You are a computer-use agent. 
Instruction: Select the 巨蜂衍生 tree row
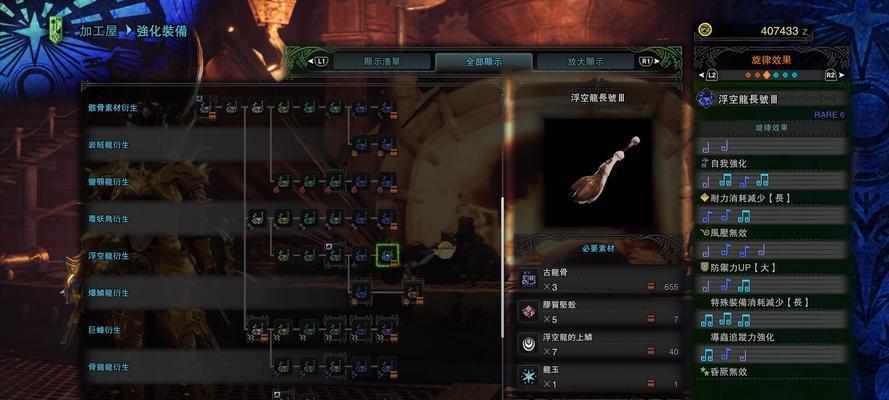104,329
